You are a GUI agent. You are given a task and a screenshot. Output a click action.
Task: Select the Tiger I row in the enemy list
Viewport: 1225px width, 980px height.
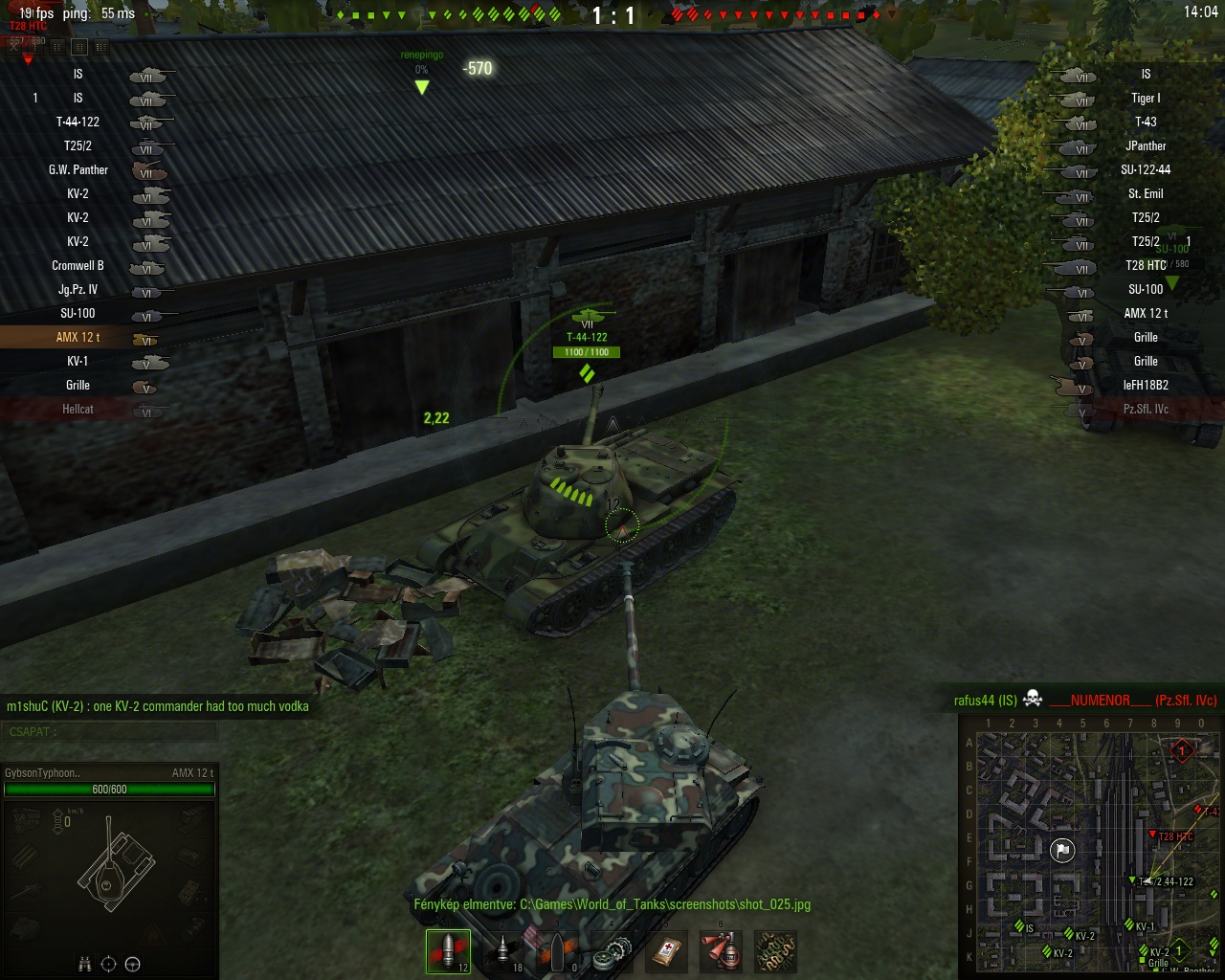[x=1146, y=98]
